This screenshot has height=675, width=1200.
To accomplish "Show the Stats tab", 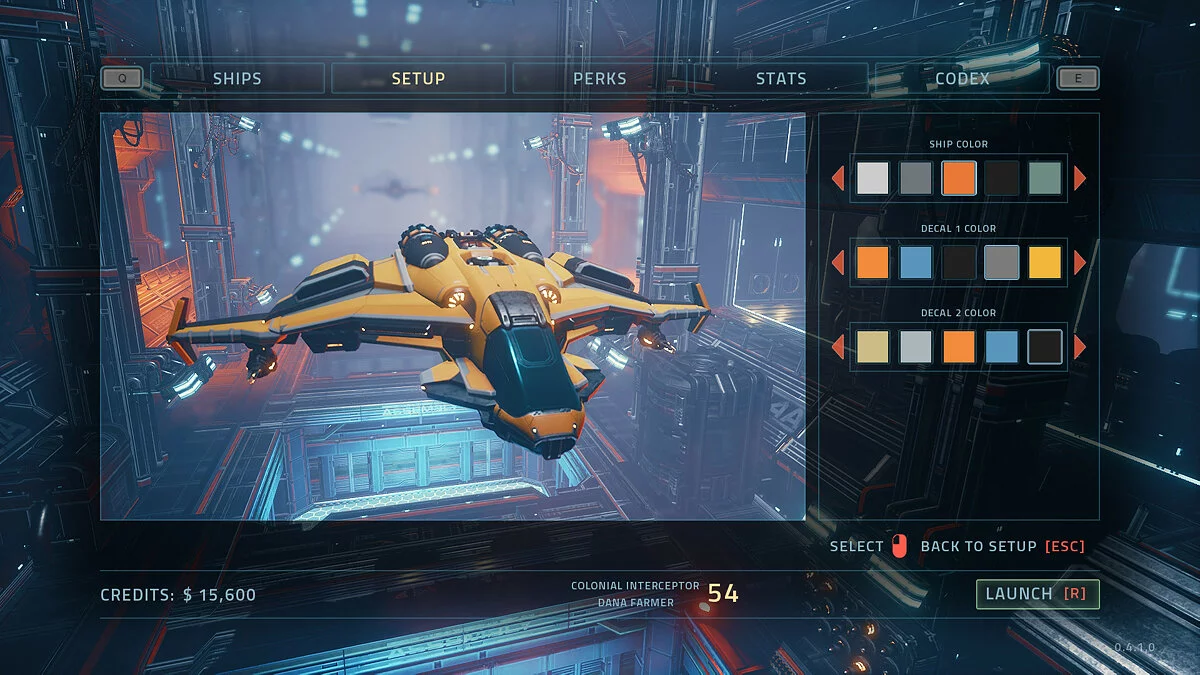I will point(781,78).
